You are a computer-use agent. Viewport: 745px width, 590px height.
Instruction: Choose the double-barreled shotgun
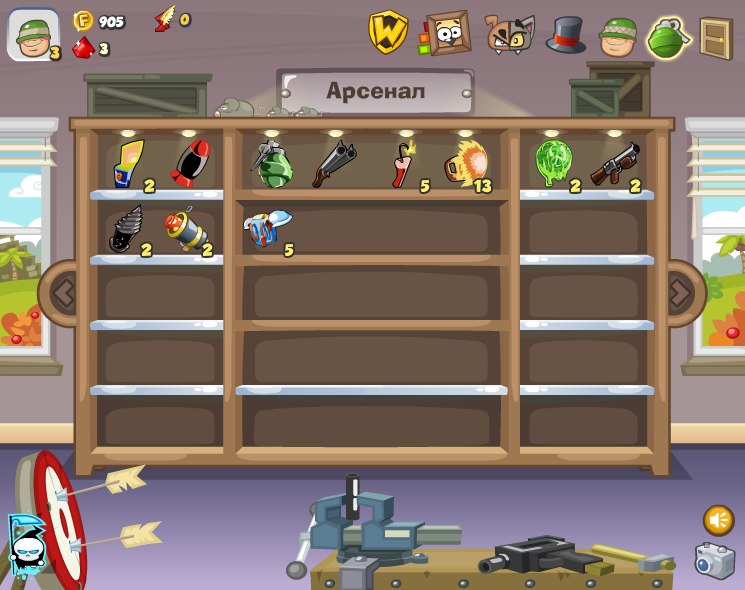332,163
